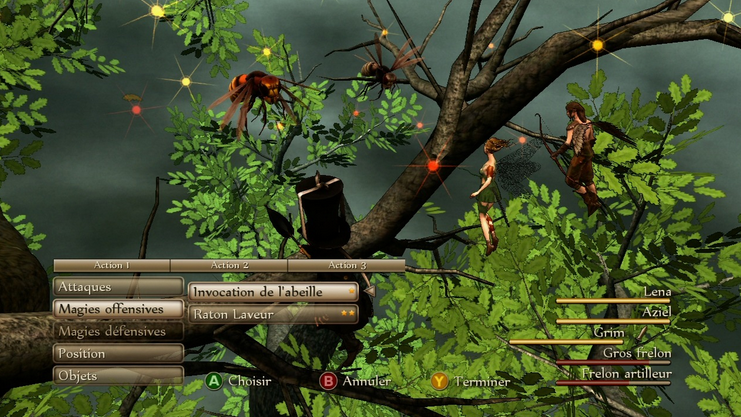This screenshot has width=741, height=417.
Task: Switch to the Action 2 tab
Action: [229, 265]
